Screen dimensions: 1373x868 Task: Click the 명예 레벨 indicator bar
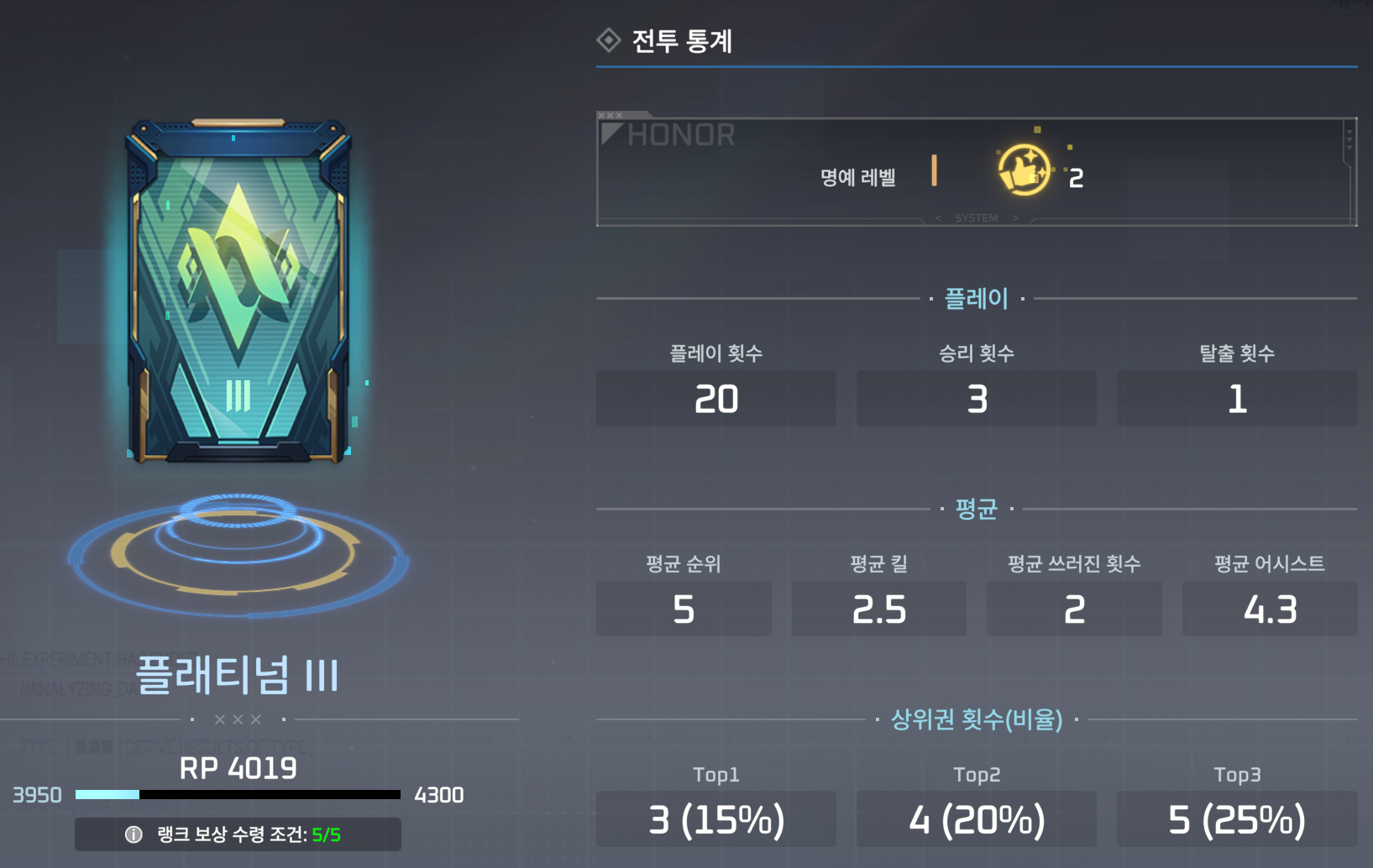tap(932, 171)
